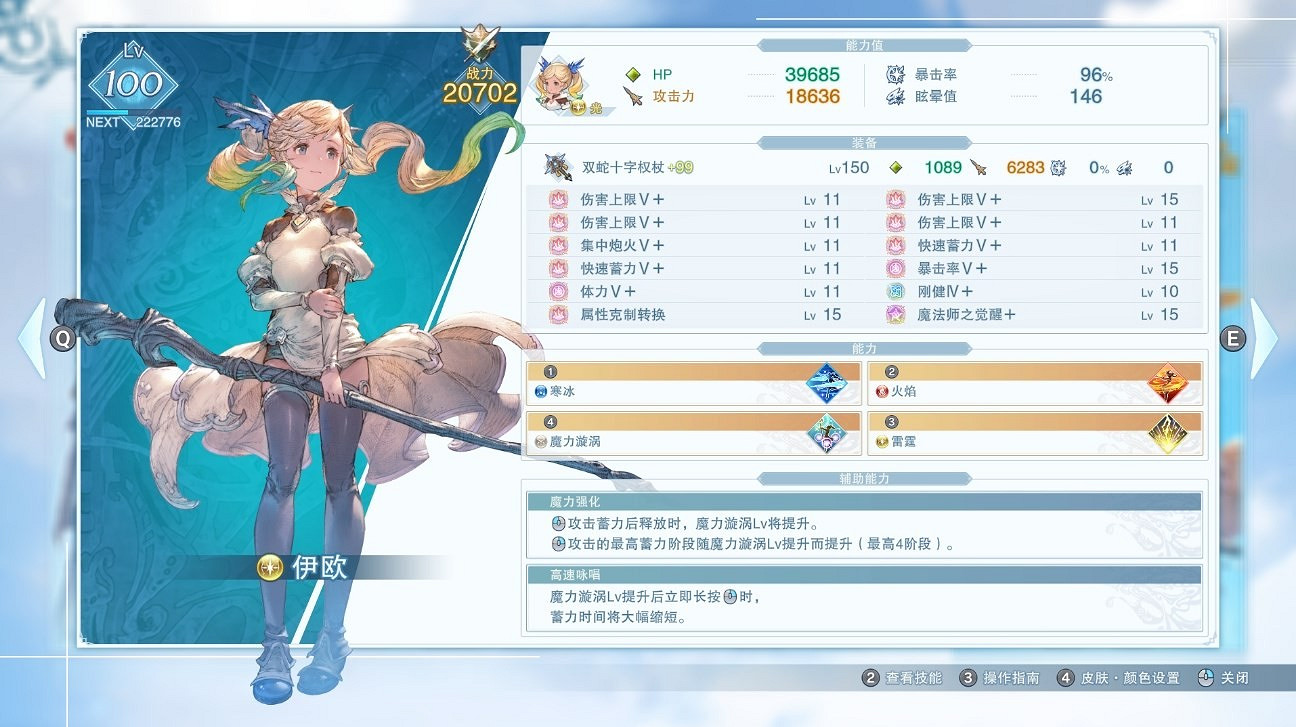Click the 攻击力 sword icon
The image size is (1296, 727).
pos(633,97)
